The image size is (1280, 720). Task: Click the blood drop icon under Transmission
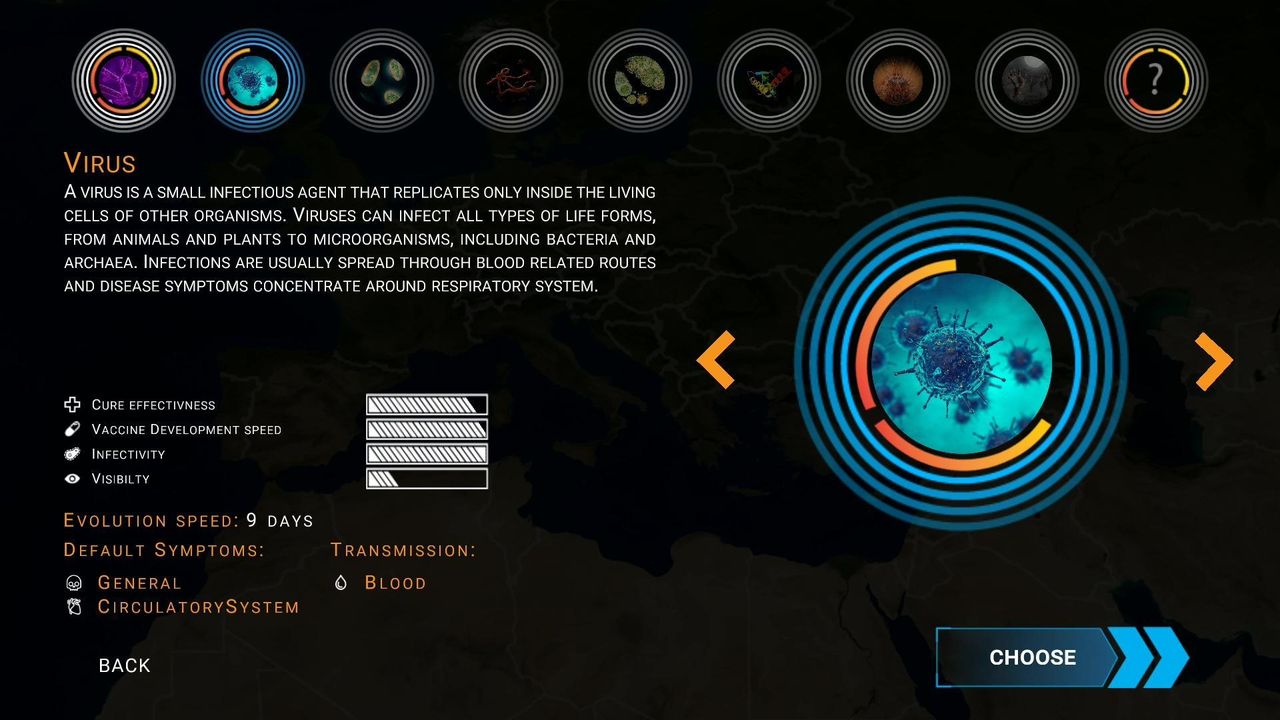click(340, 582)
